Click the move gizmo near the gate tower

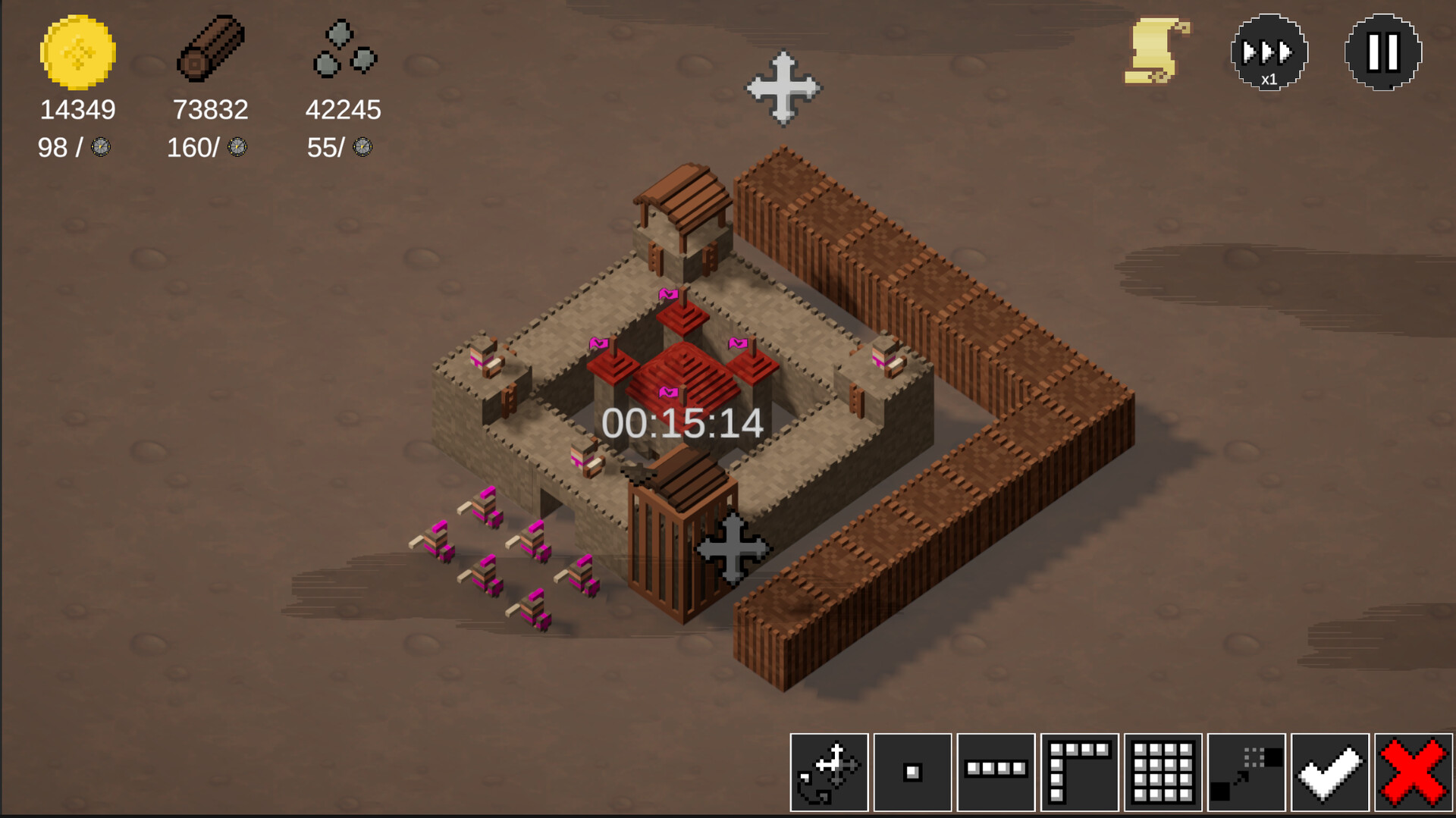coord(730,550)
